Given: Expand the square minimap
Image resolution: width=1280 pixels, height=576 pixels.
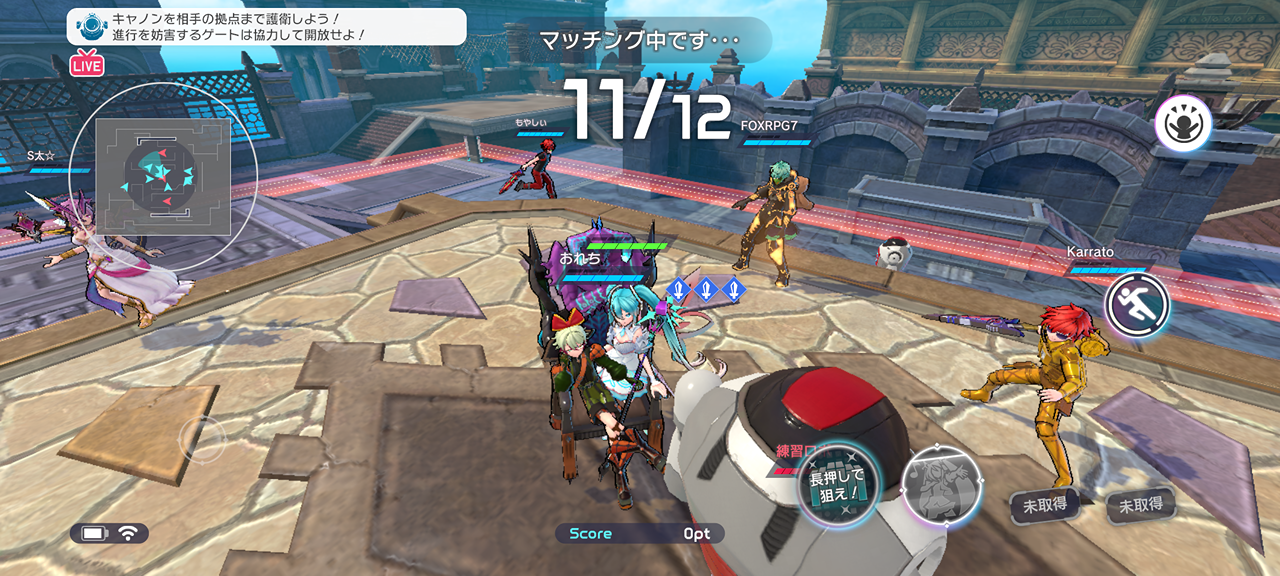Looking at the screenshot, I should (163, 177).
